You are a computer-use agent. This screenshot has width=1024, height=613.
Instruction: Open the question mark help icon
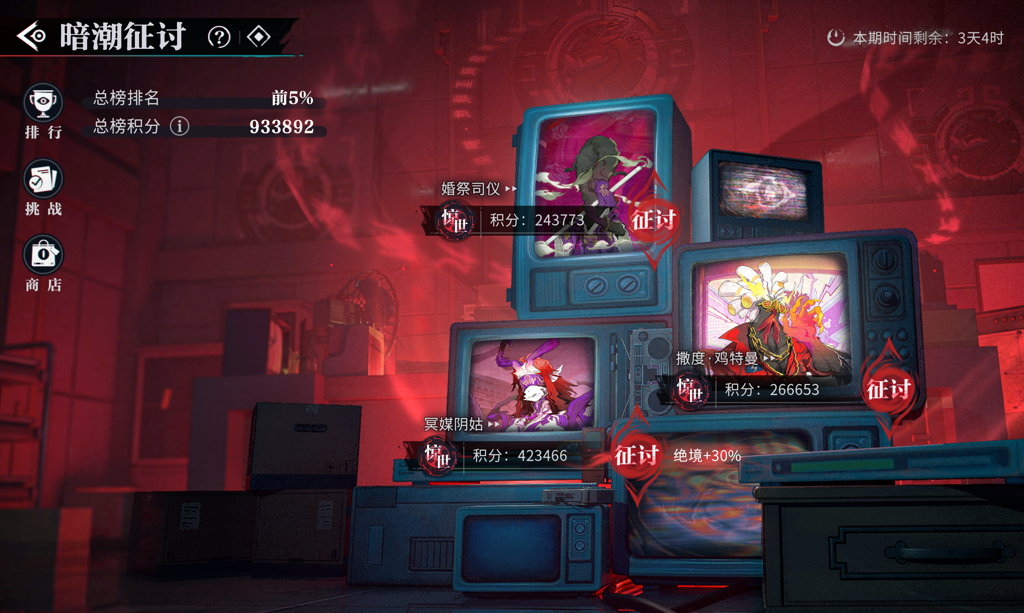(219, 37)
